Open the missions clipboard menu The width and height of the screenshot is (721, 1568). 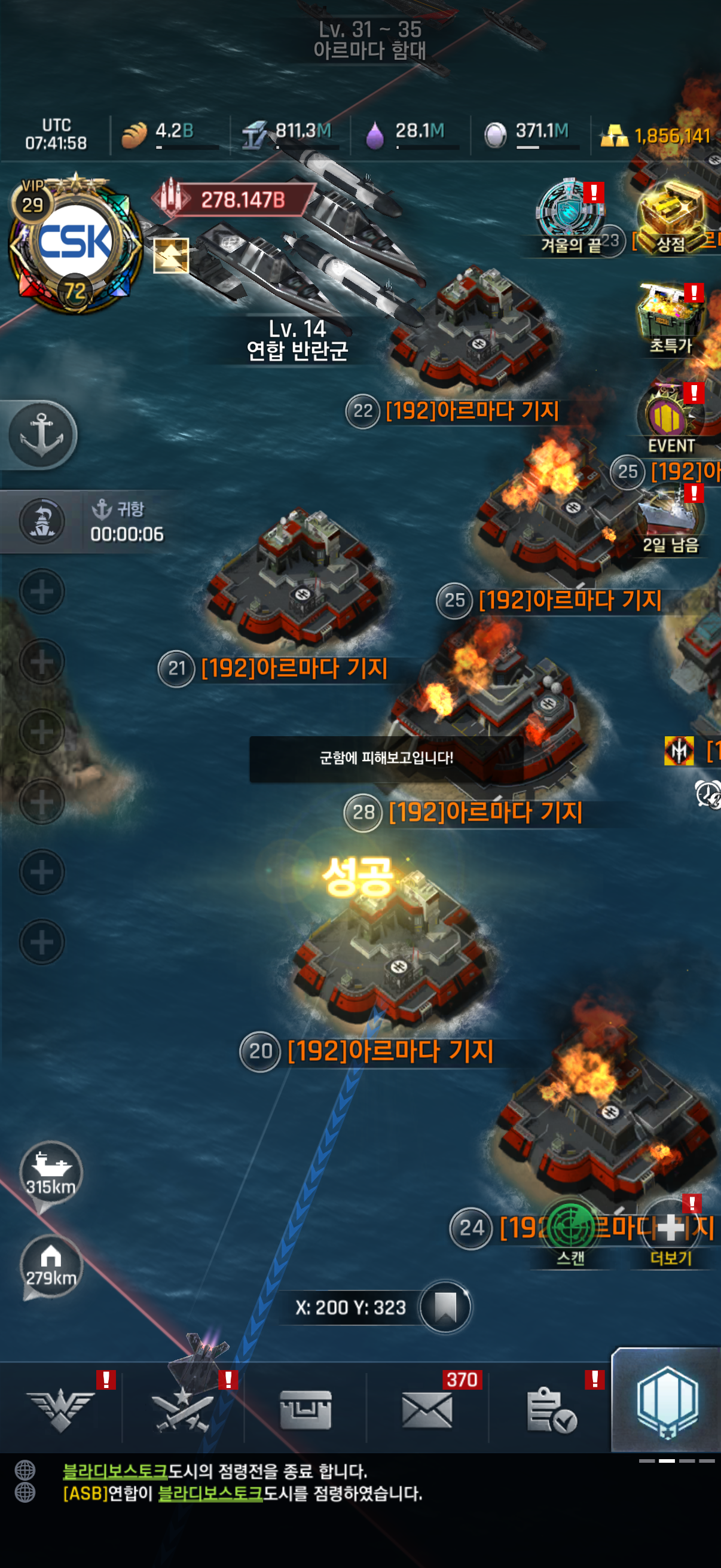[550, 1408]
